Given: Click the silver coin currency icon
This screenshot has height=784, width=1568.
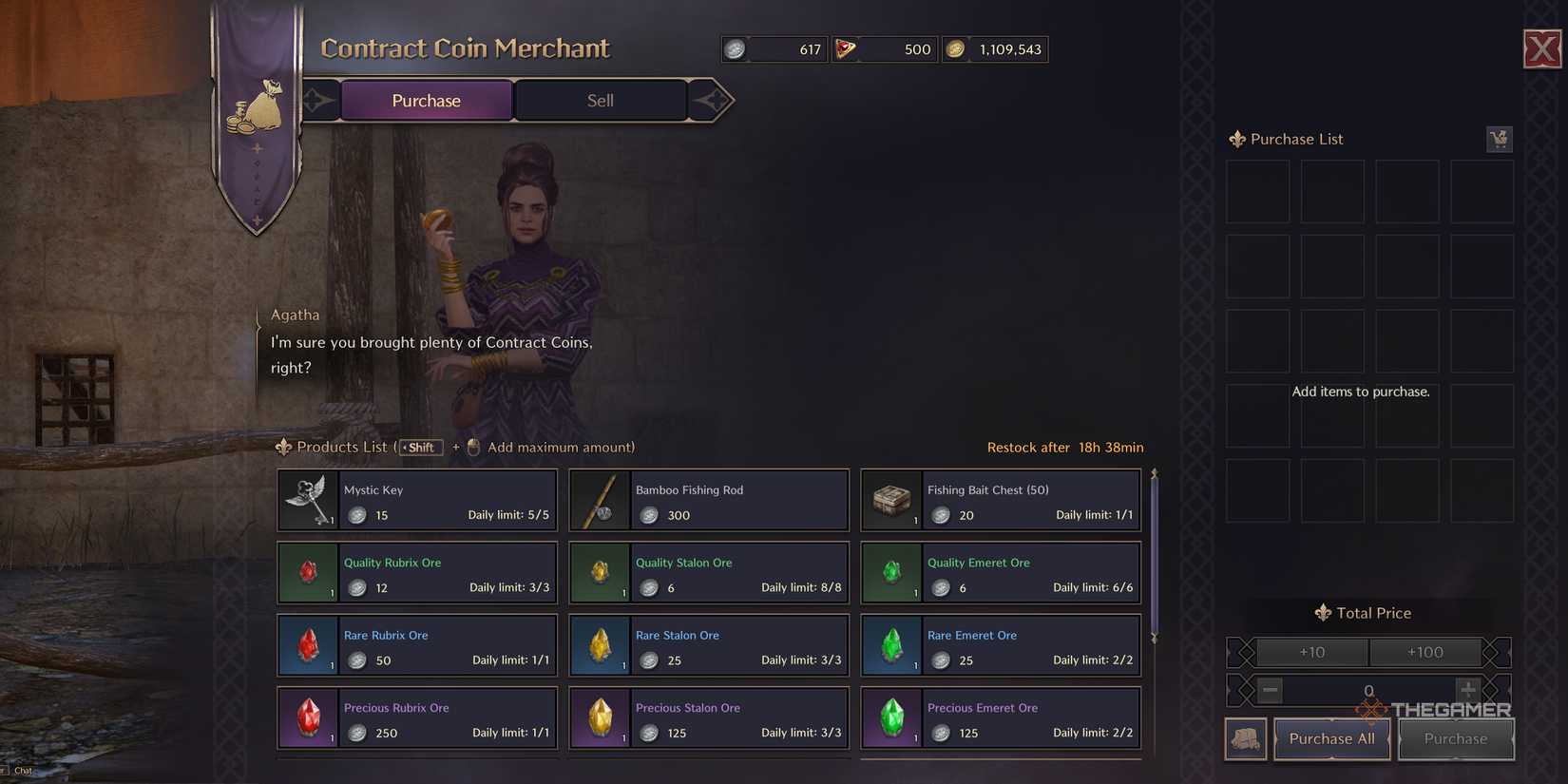Looking at the screenshot, I should pyautogui.click(x=734, y=48).
